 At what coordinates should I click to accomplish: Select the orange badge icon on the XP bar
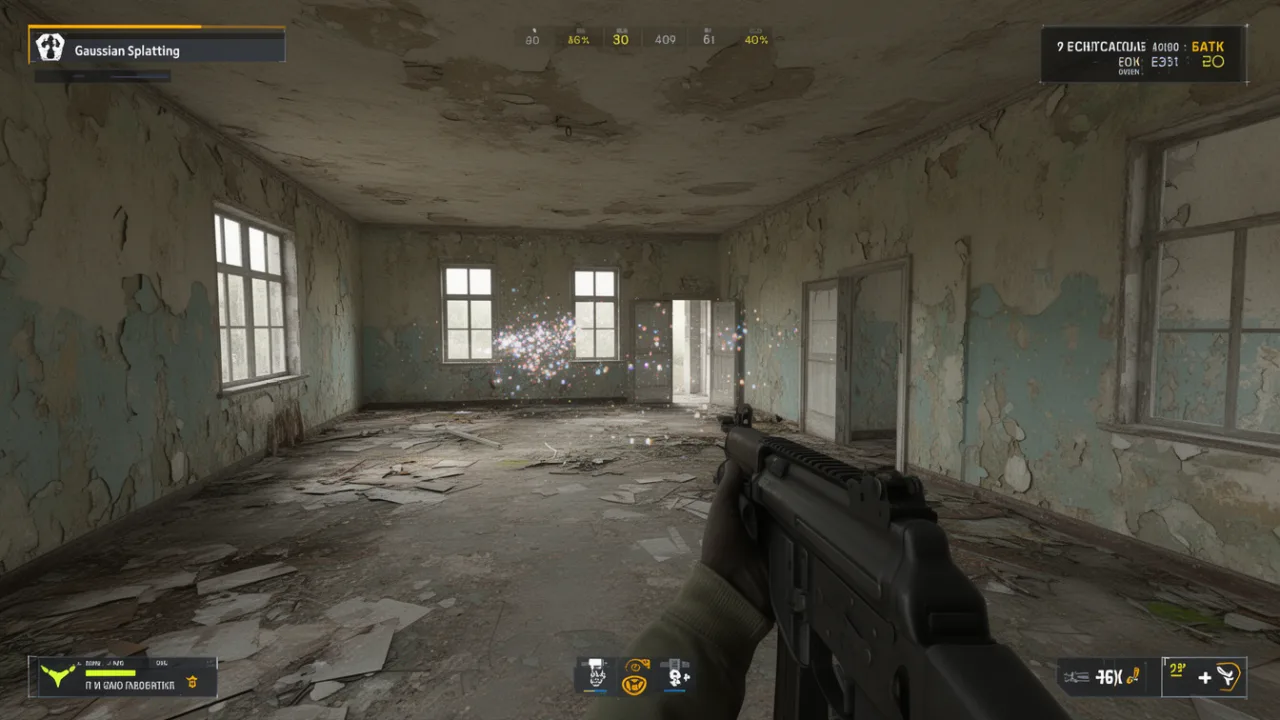(x=190, y=682)
